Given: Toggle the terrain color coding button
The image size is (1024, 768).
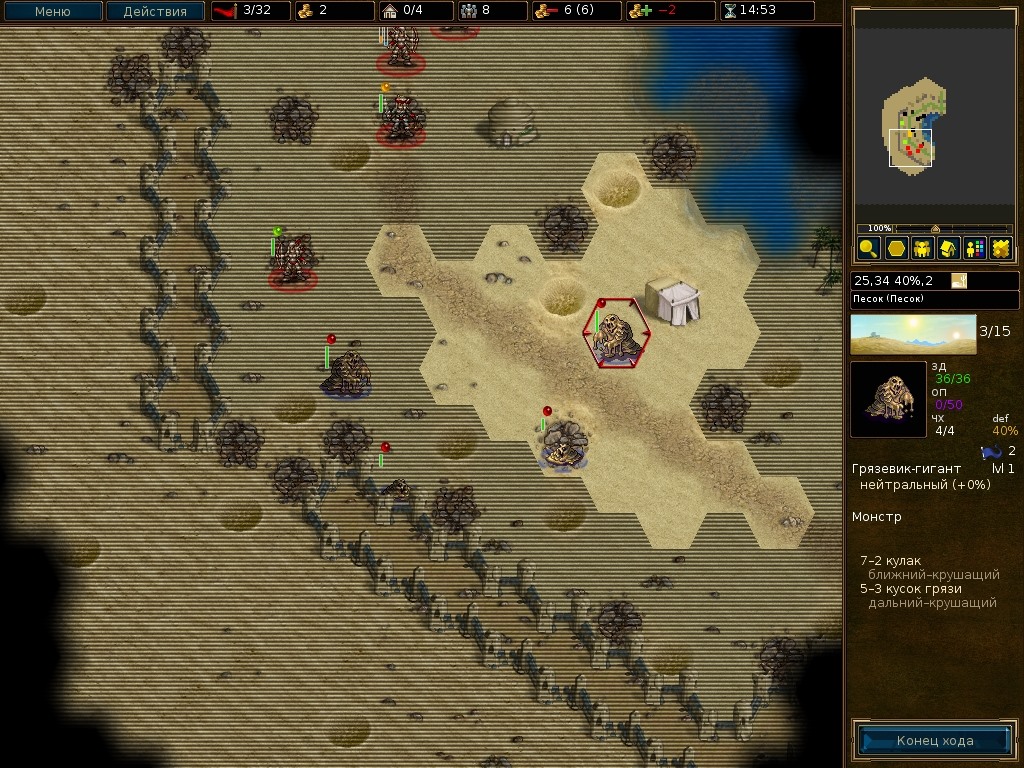Looking at the screenshot, I should click(x=1000, y=248).
